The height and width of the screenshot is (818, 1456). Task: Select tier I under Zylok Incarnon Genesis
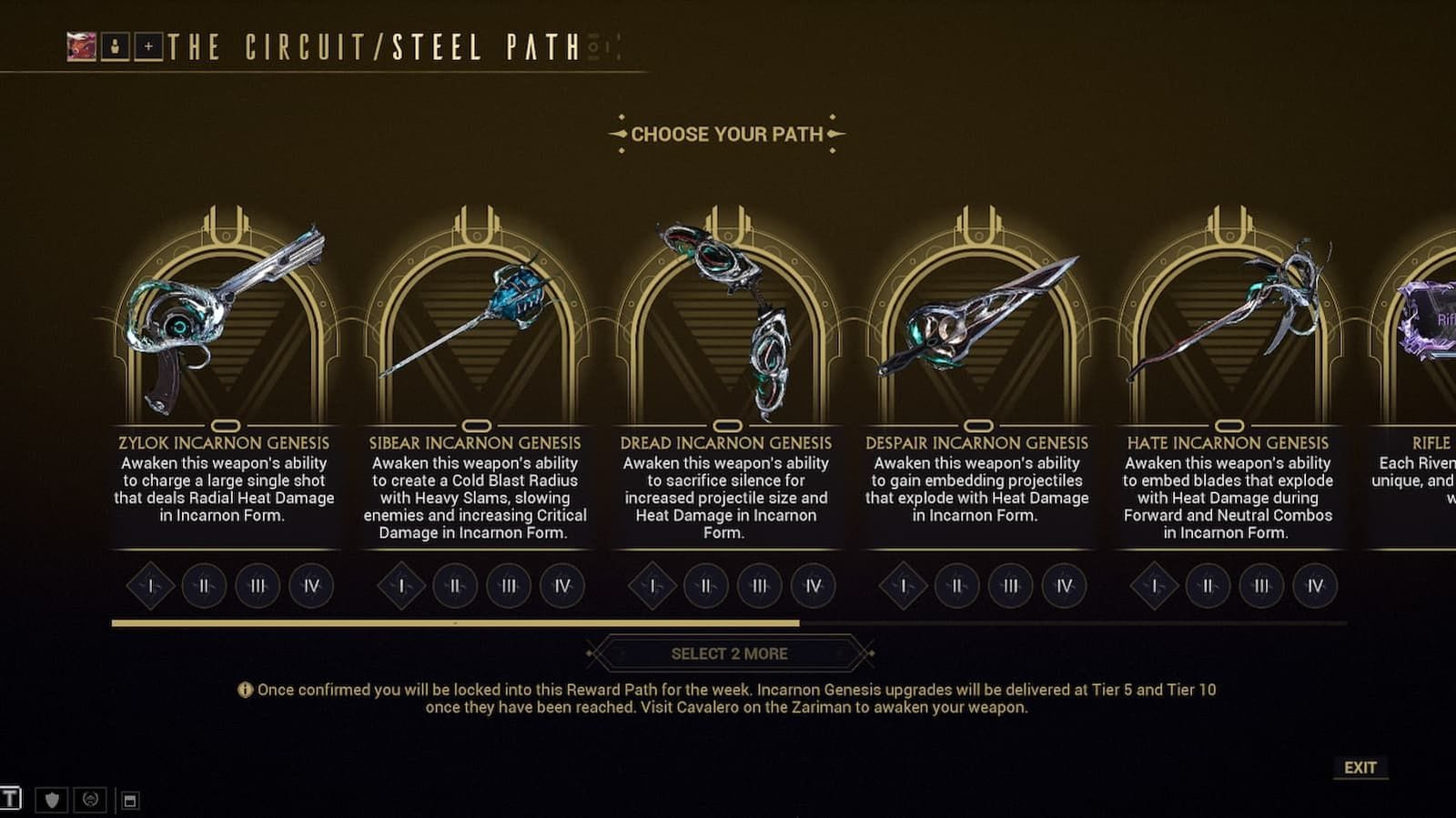(x=150, y=587)
